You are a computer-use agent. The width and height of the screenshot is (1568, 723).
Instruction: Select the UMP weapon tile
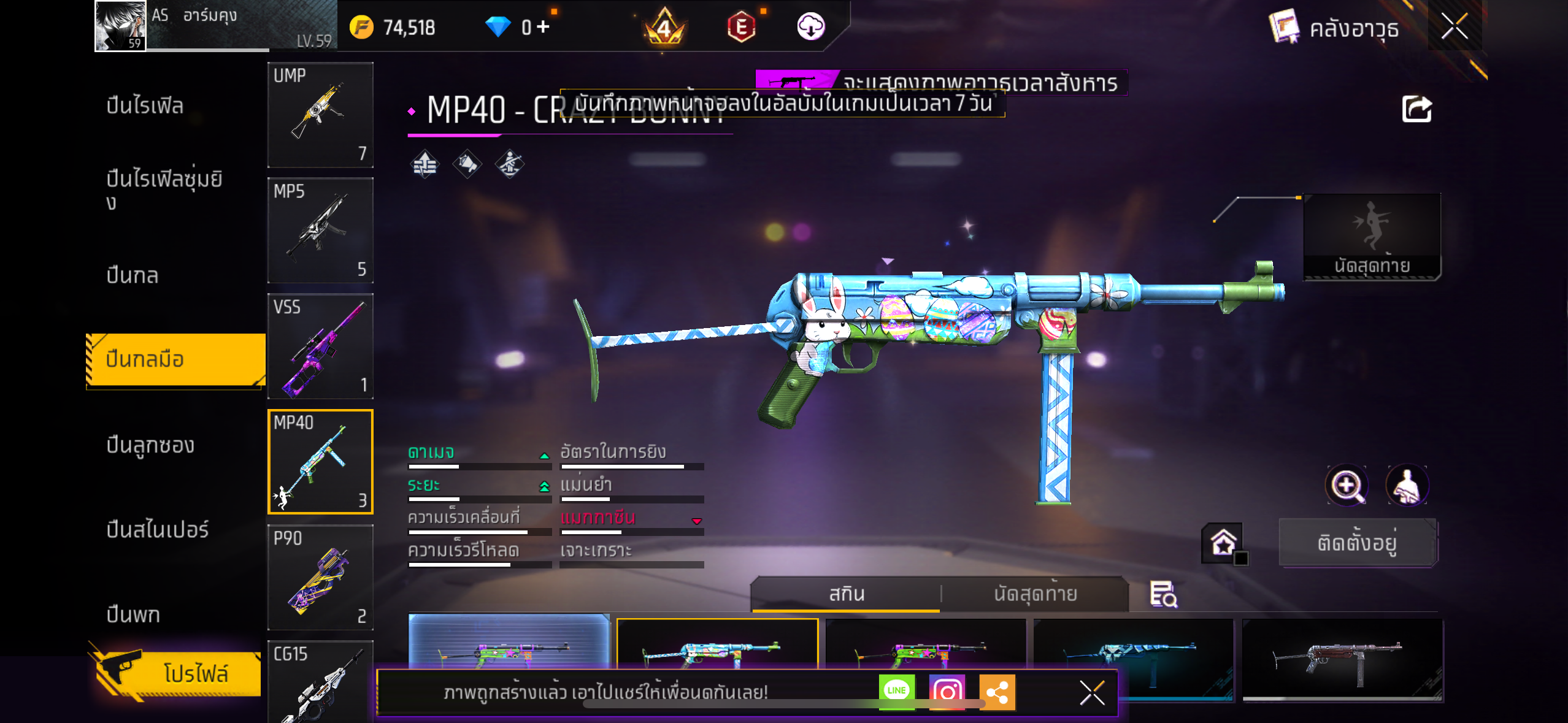pyautogui.click(x=320, y=115)
